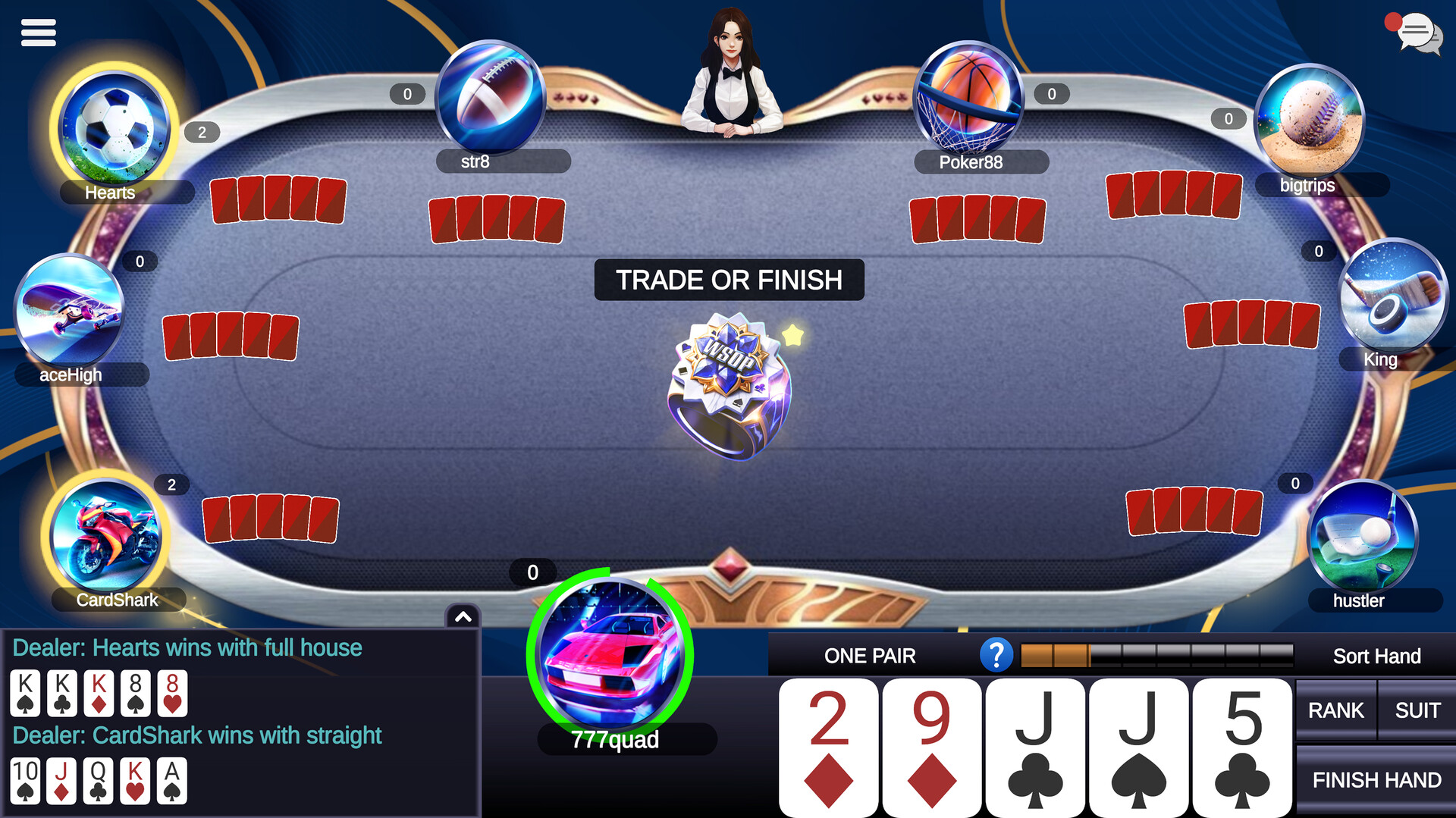Toggle RANK card sorting

1335,710
